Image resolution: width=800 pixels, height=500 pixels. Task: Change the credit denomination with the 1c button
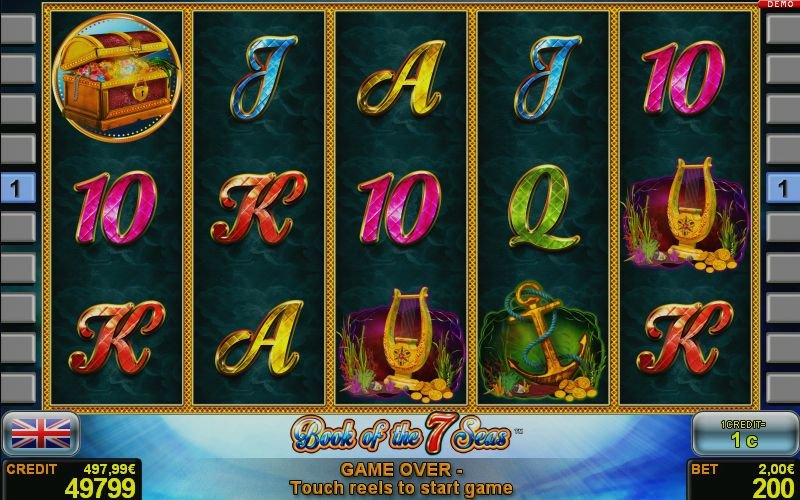click(x=742, y=433)
